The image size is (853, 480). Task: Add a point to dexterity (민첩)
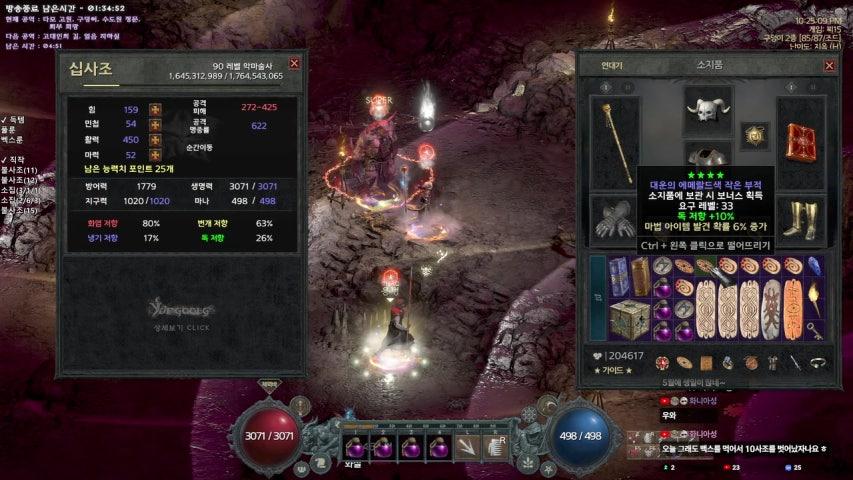click(155, 124)
